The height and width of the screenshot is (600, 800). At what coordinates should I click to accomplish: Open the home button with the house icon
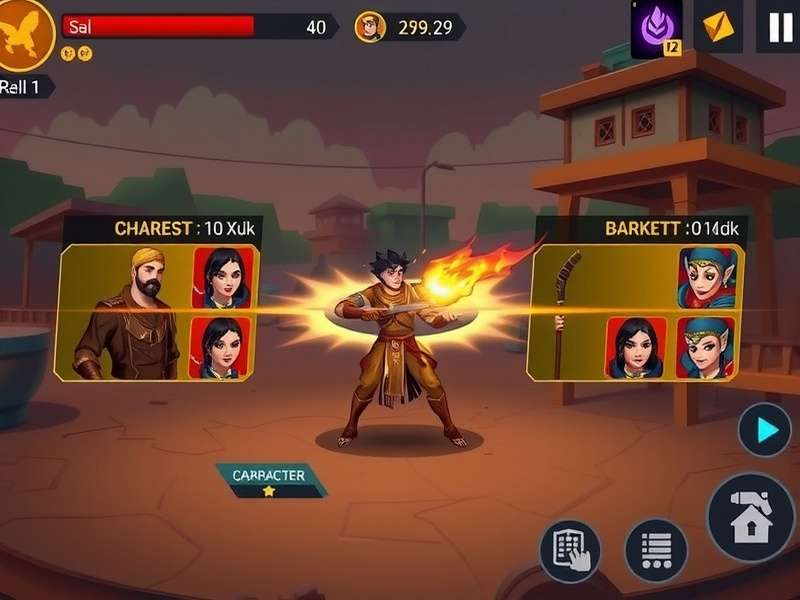(x=751, y=517)
